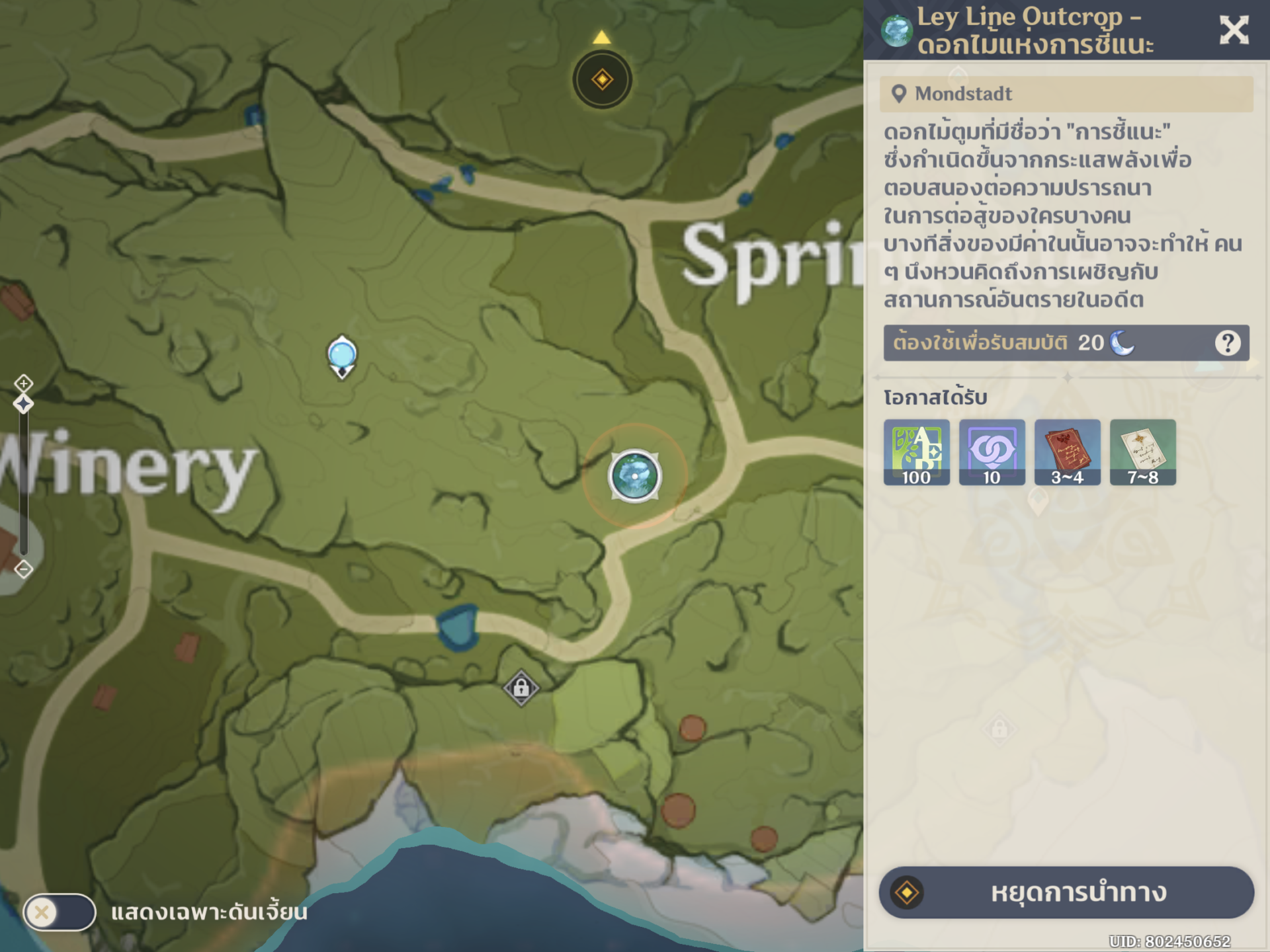
Task: Stop navigation with the หยุดการนำทาง button
Action: (1066, 892)
